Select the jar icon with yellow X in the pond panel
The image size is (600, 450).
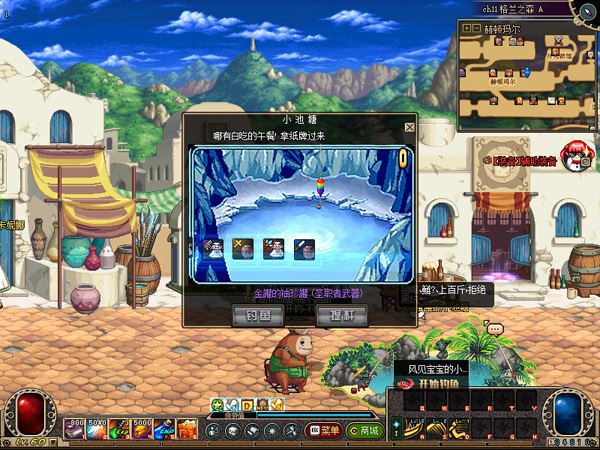point(241,249)
